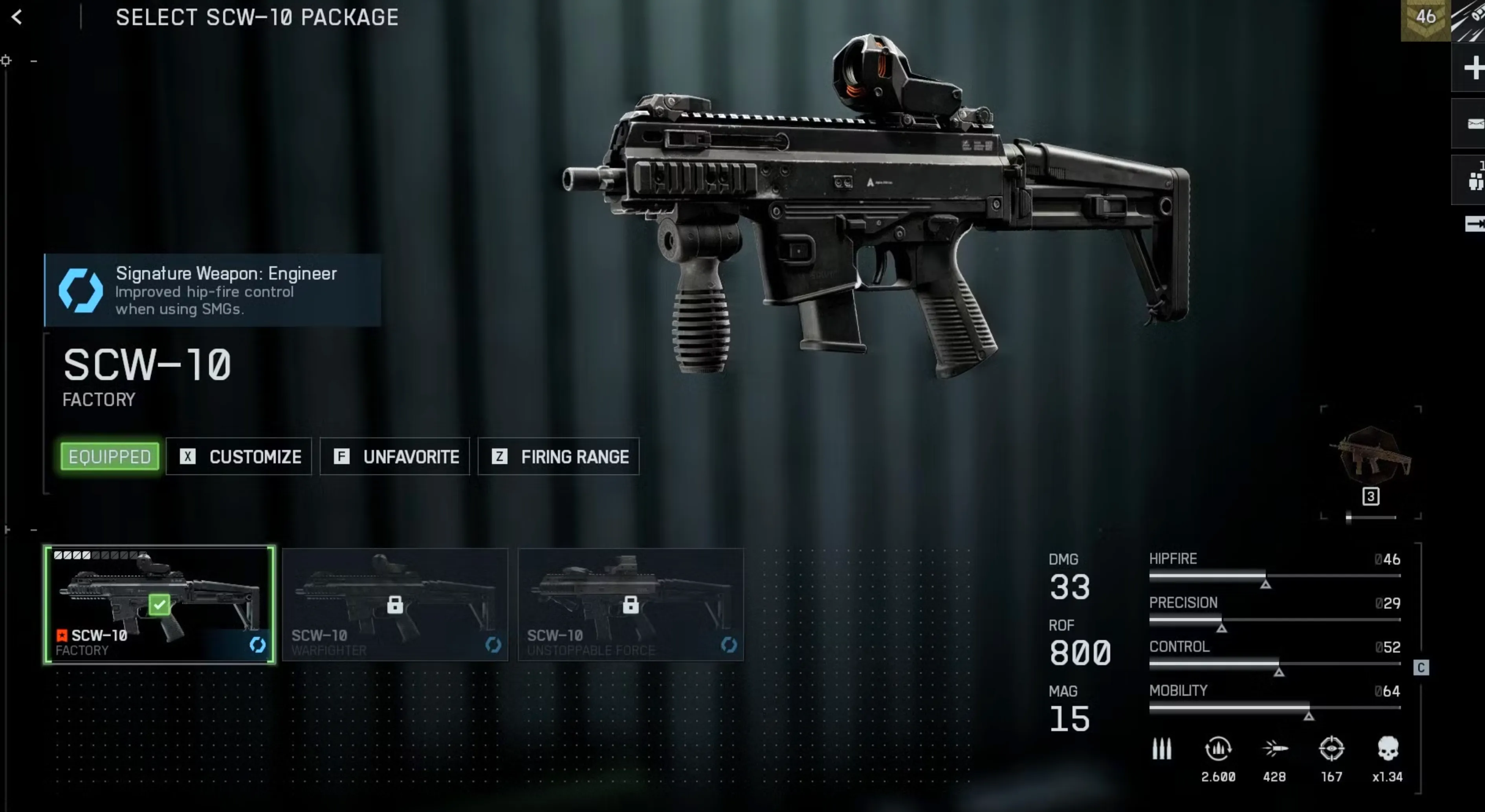Select the checked Factory package thumbnail checkmark
1485x812 pixels.
159,604
